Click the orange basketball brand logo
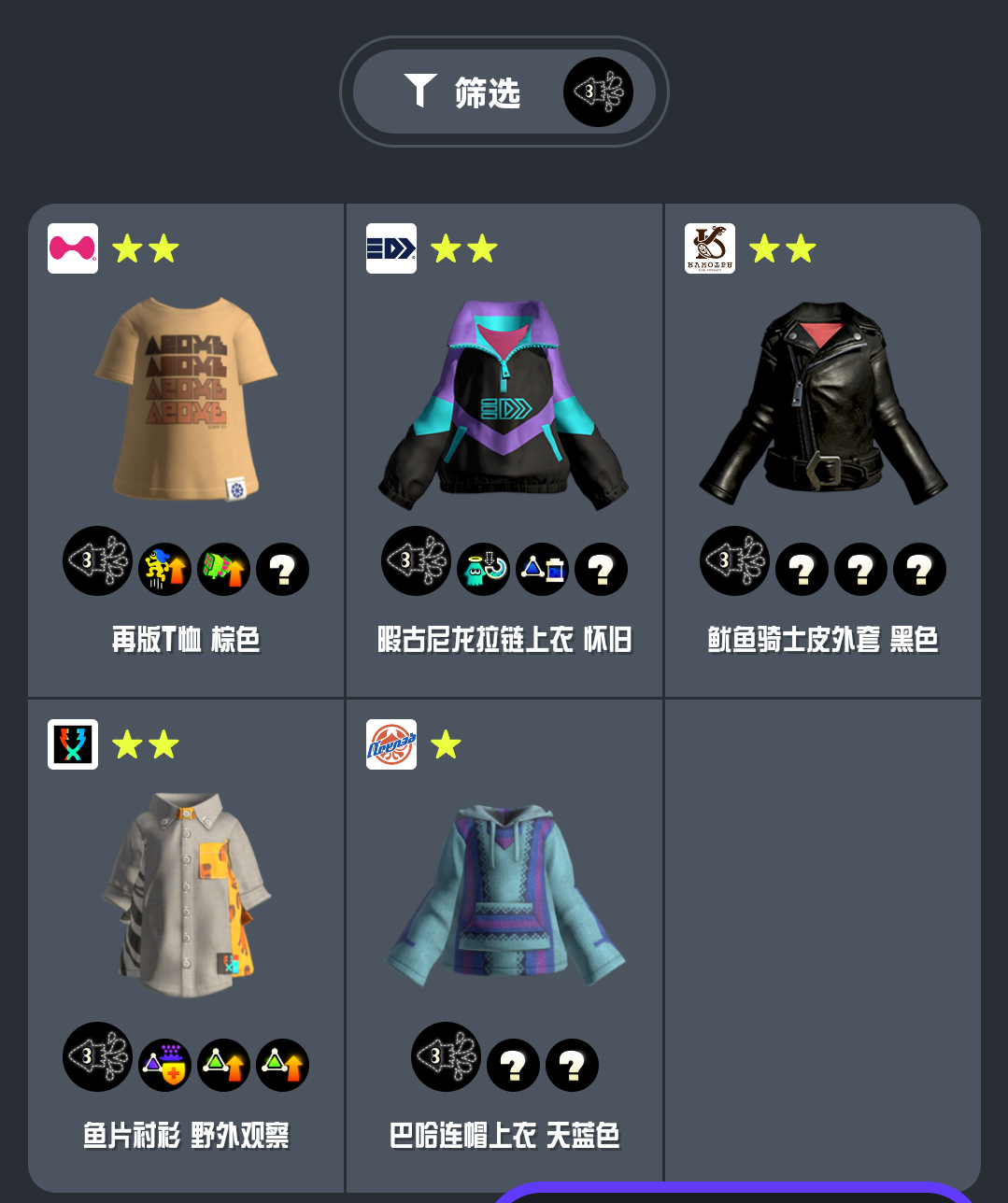Viewport: 1008px width, 1203px height. [391, 744]
